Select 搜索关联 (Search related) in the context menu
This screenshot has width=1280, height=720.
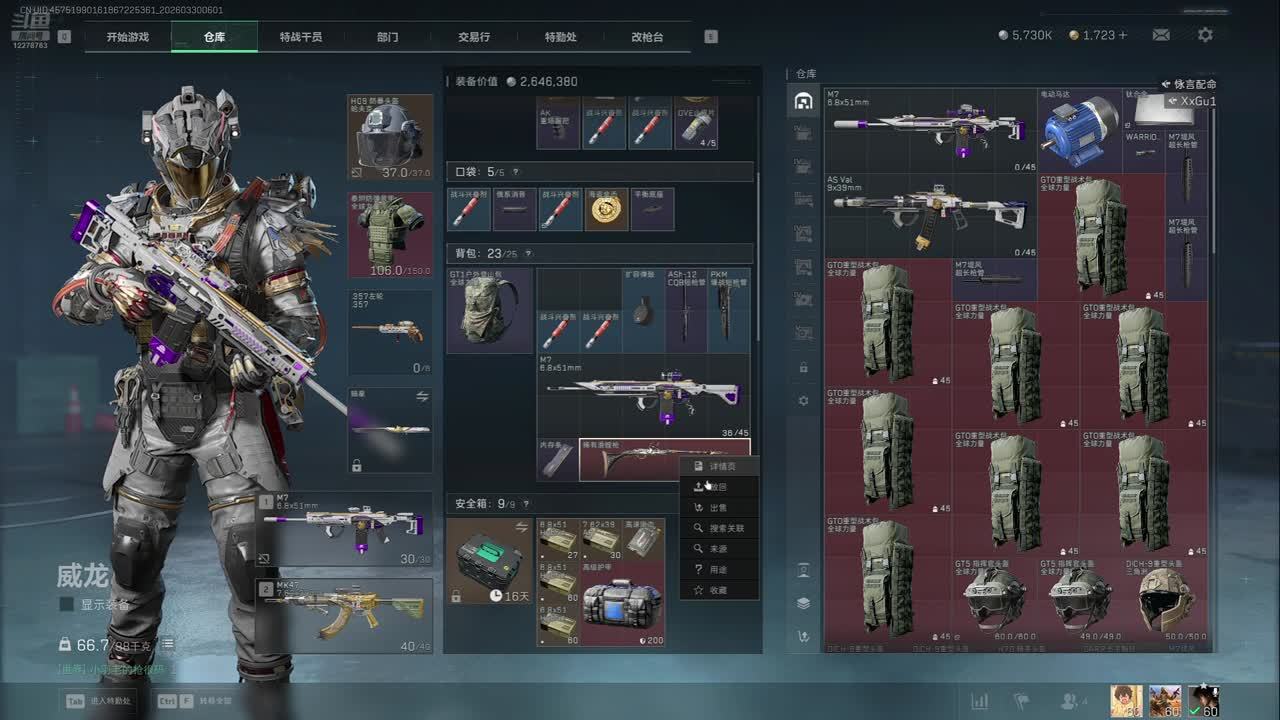(725, 528)
